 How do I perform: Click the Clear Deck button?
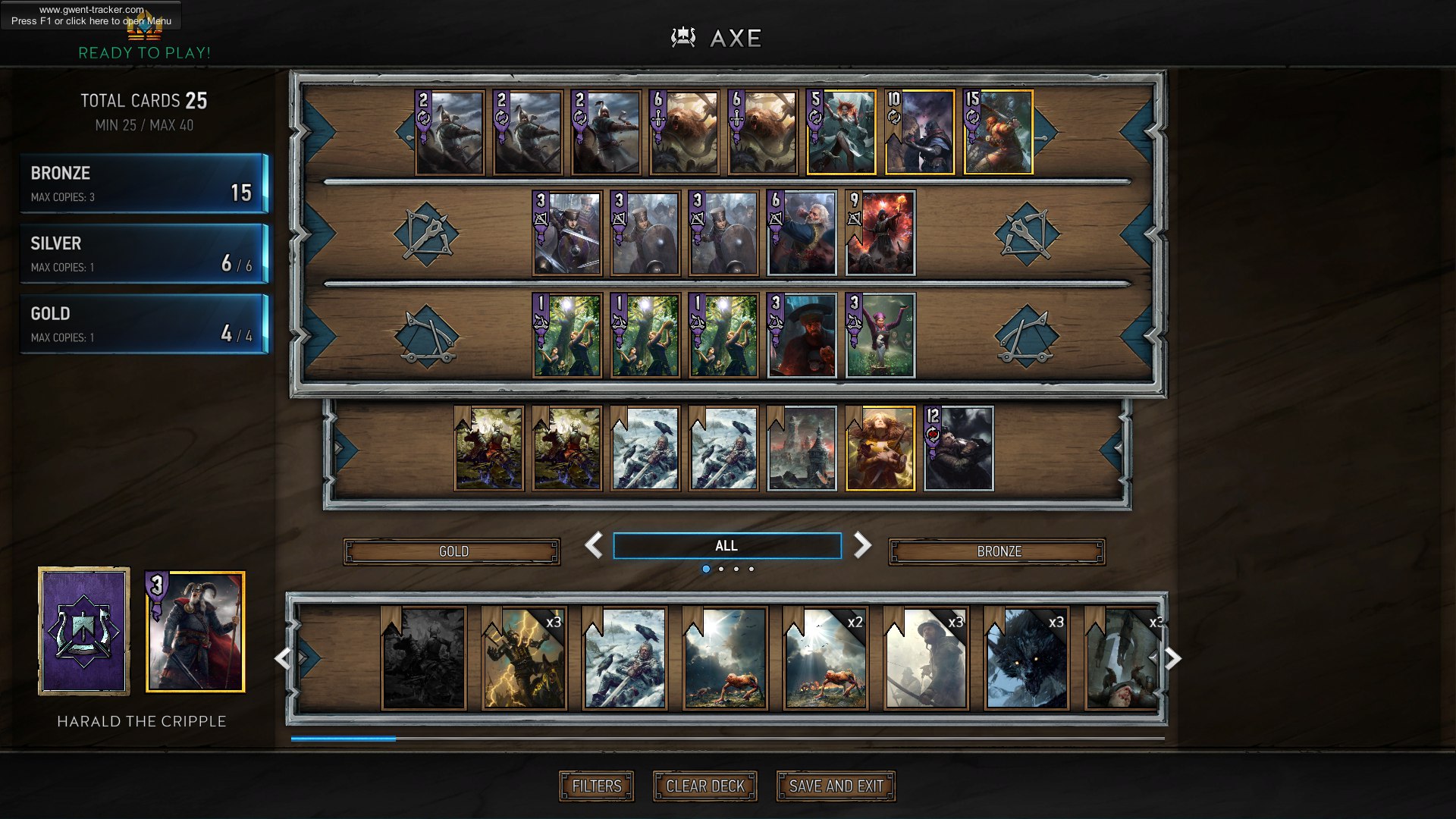[x=704, y=786]
